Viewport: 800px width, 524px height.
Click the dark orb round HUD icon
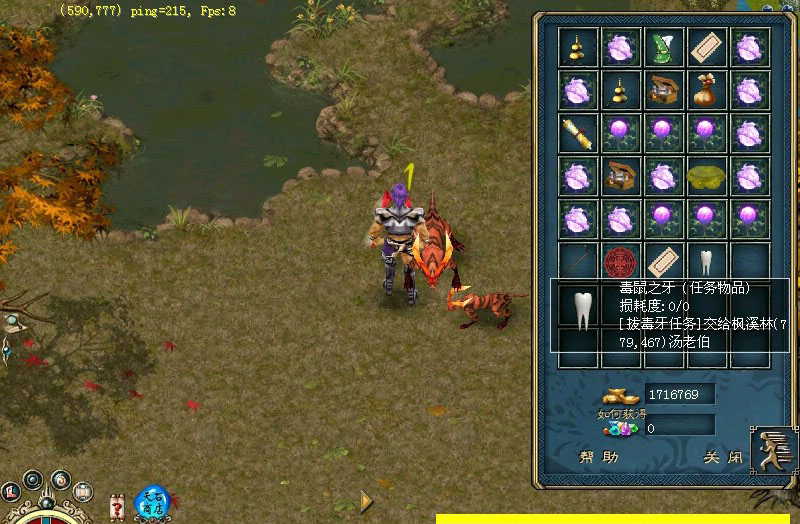[x=33, y=479]
